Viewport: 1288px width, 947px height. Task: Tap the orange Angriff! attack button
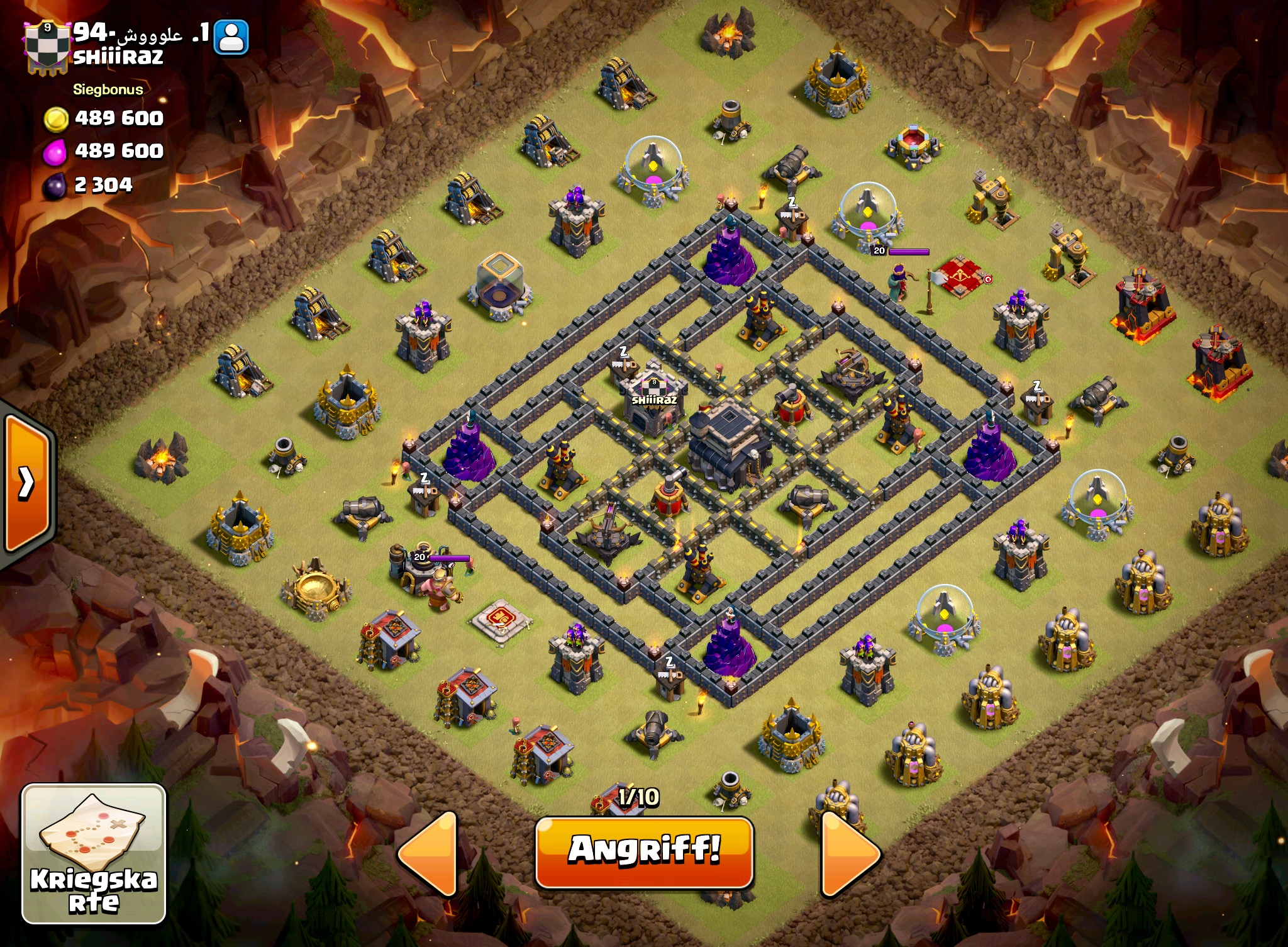pyautogui.click(x=644, y=851)
